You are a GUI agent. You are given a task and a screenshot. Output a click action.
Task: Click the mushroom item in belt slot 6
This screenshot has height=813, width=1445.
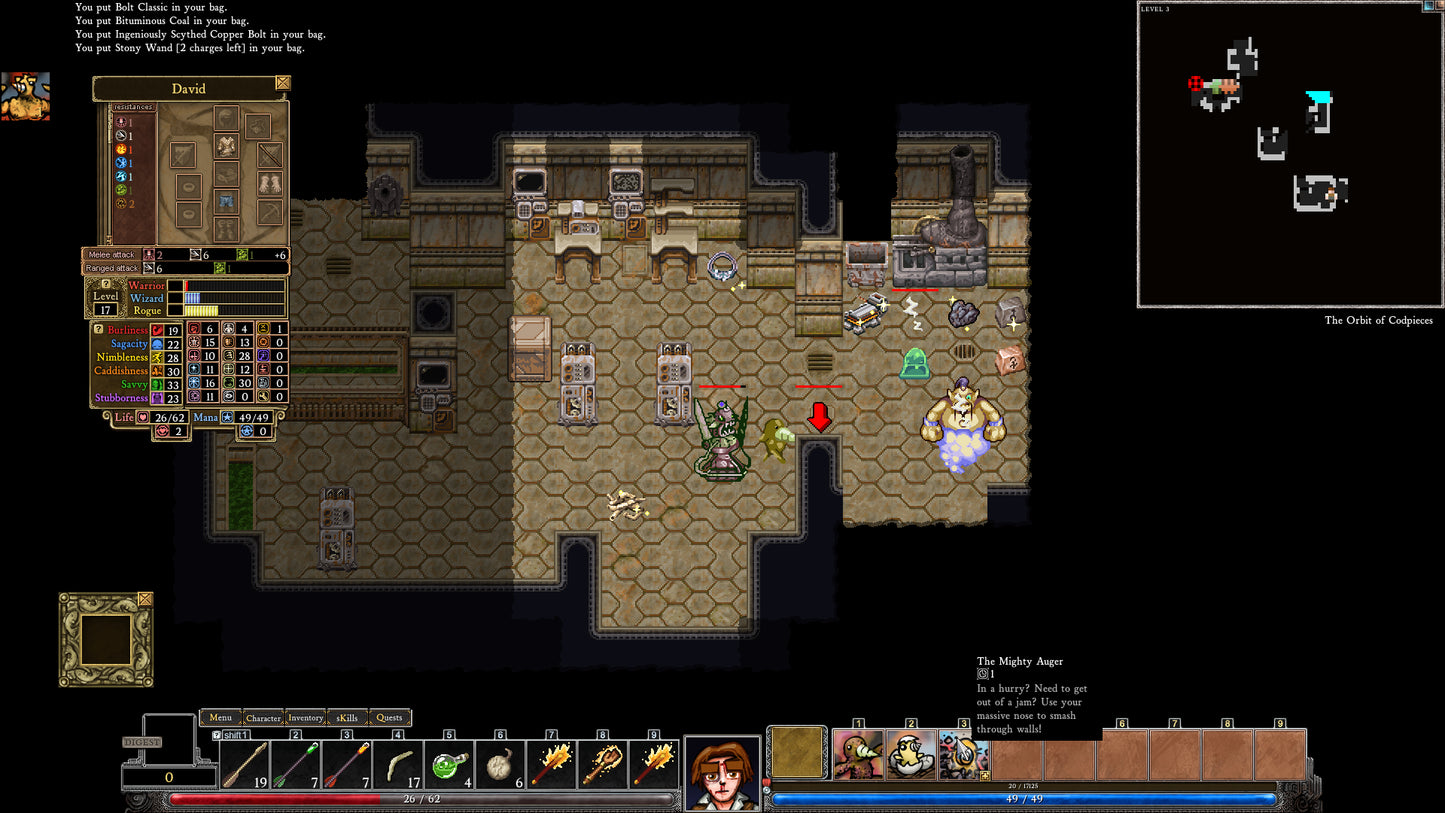point(500,762)
